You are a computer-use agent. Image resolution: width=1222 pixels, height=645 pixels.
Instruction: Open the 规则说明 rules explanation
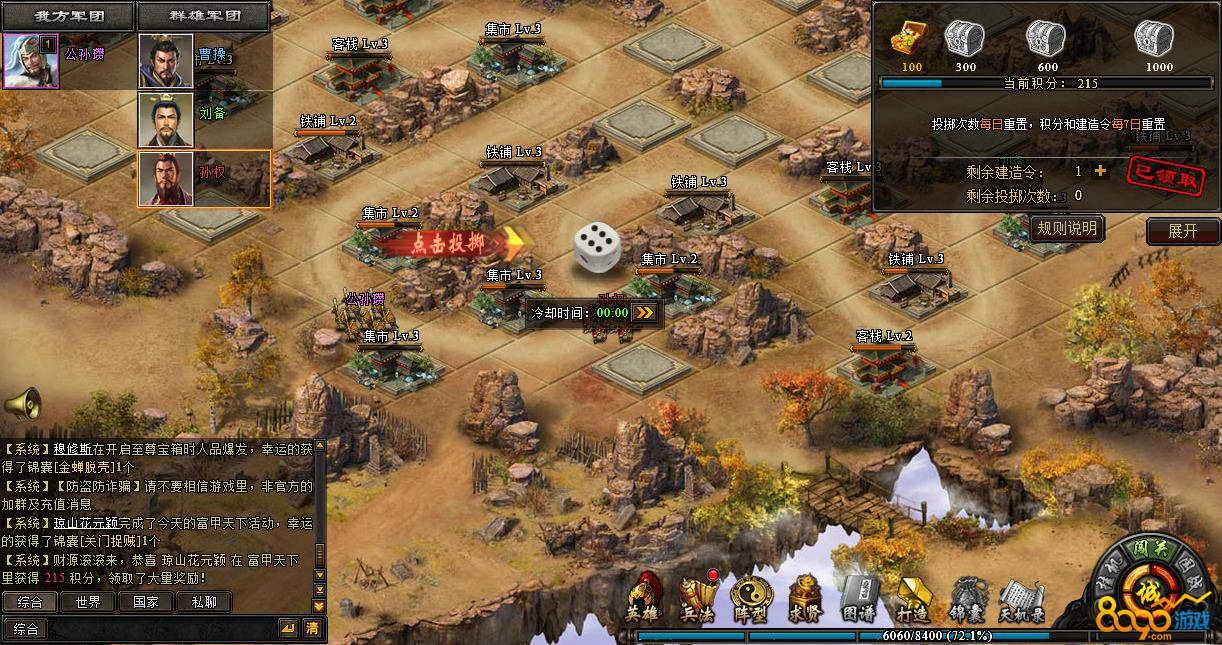(1066, 229)
